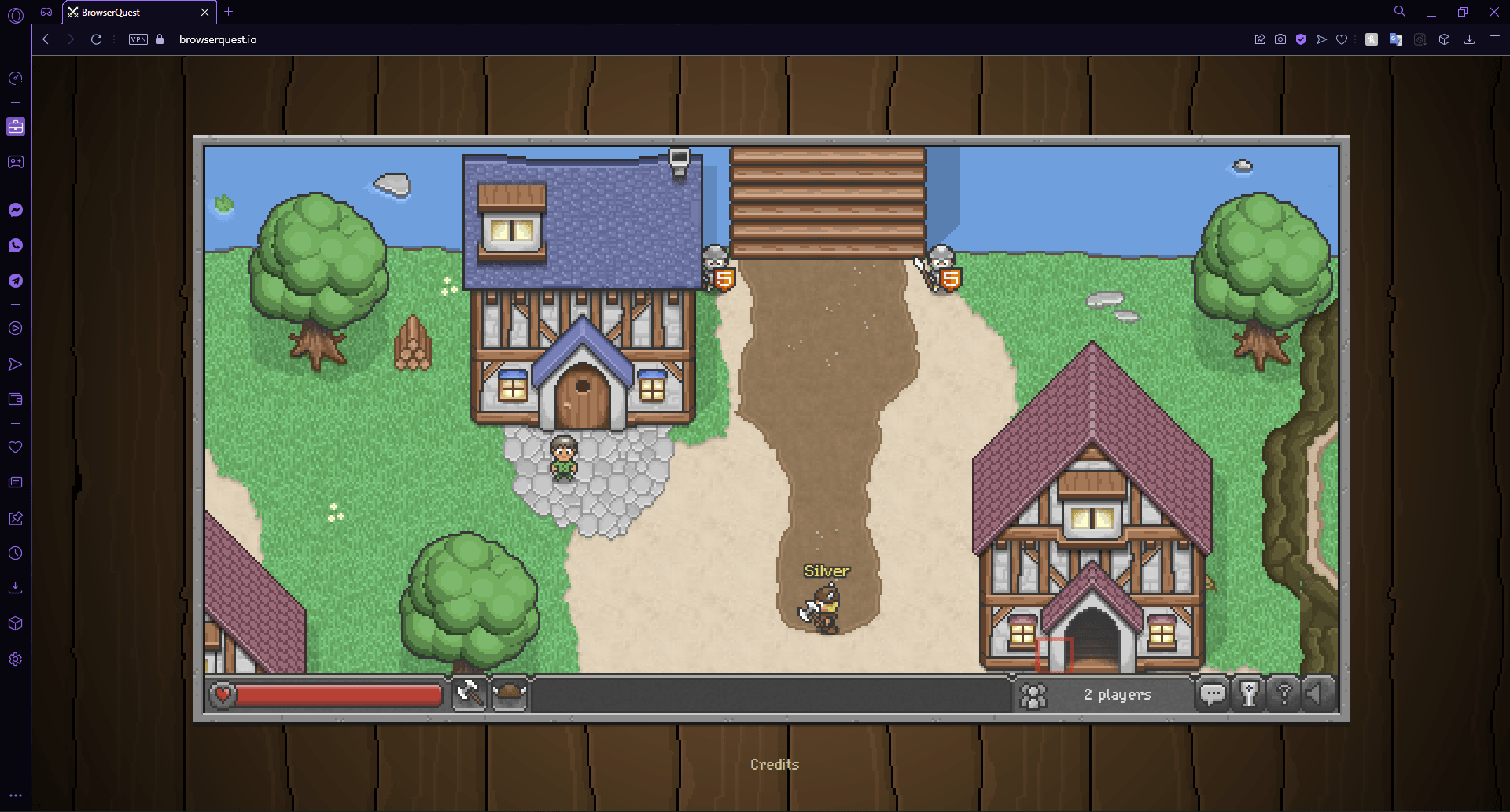Screen dimensions: 1510x812
Task: Click the player population icon near player count
Action: click(1033, 694)
